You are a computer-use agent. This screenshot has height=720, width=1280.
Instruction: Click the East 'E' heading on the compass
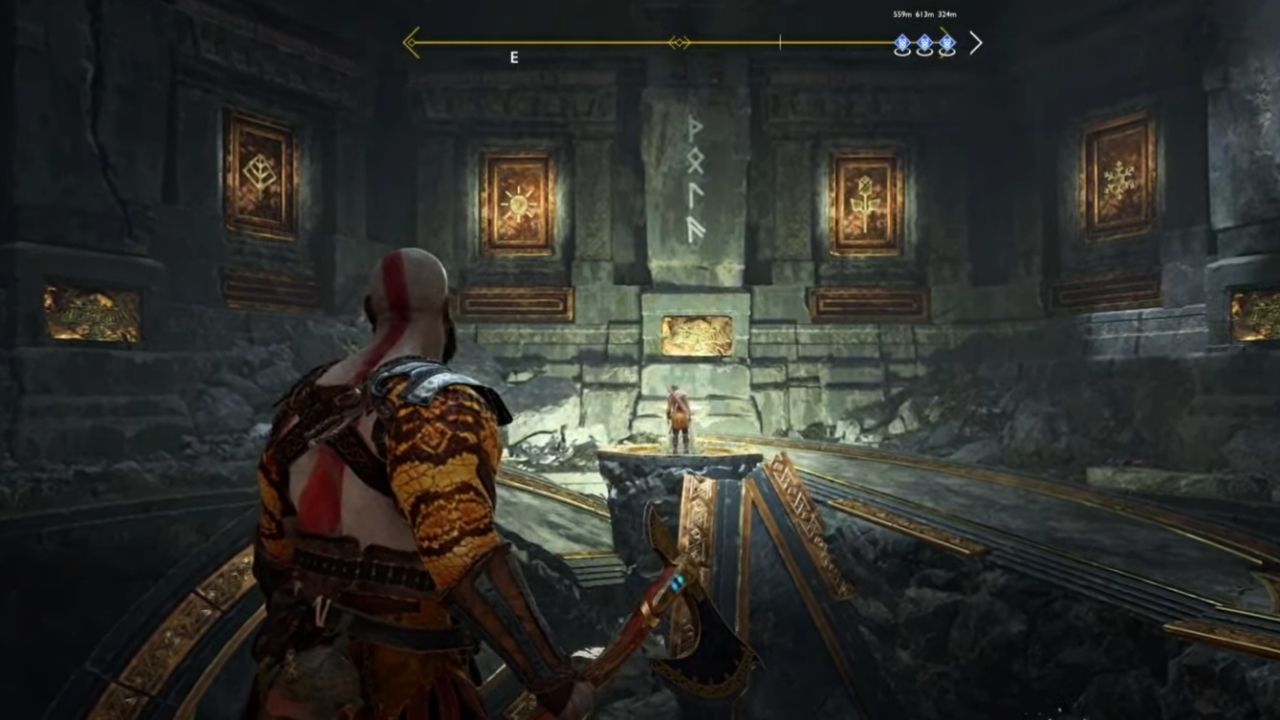pyautogui.click(x=514, y=58)
